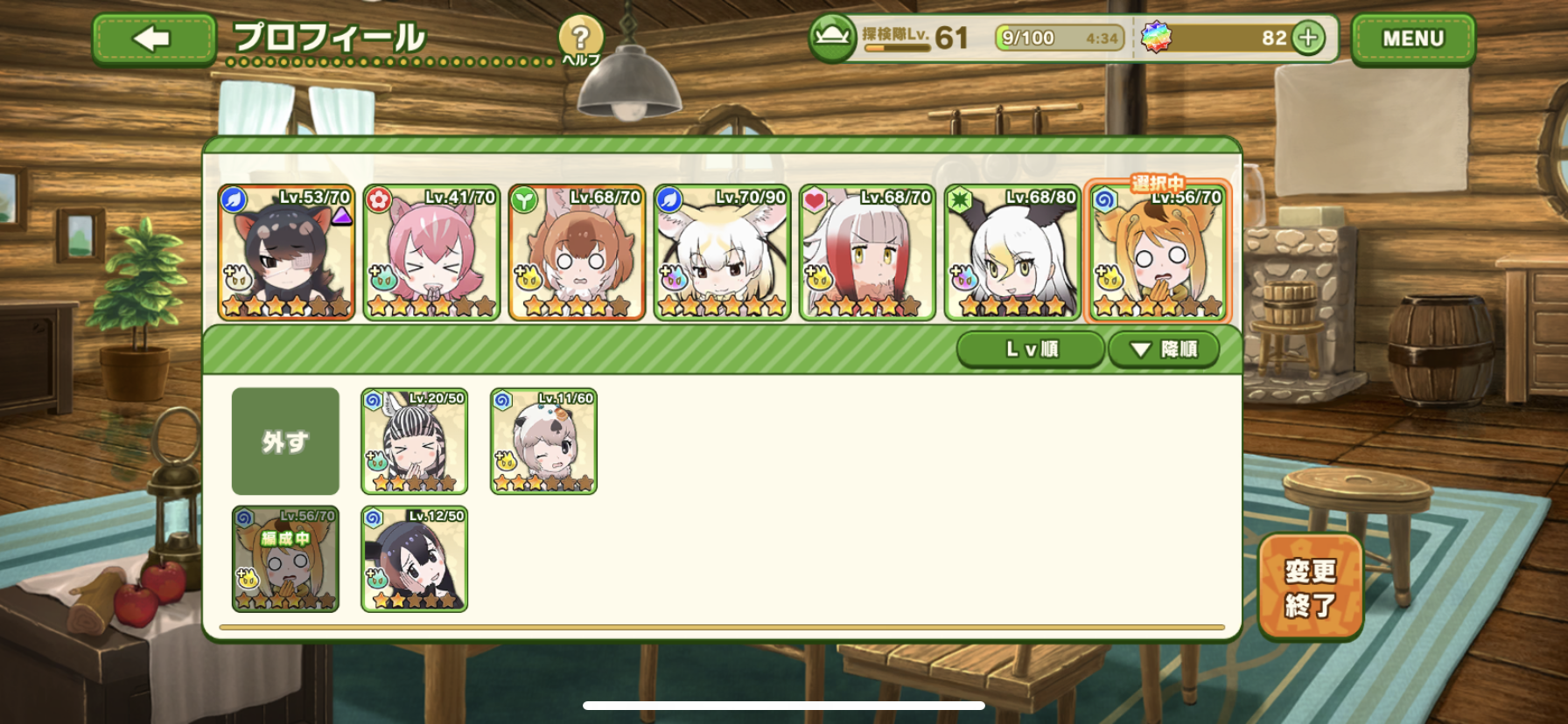
Task: Choose the Lv.12/50 dark-haired character
Action: [415, 560]
